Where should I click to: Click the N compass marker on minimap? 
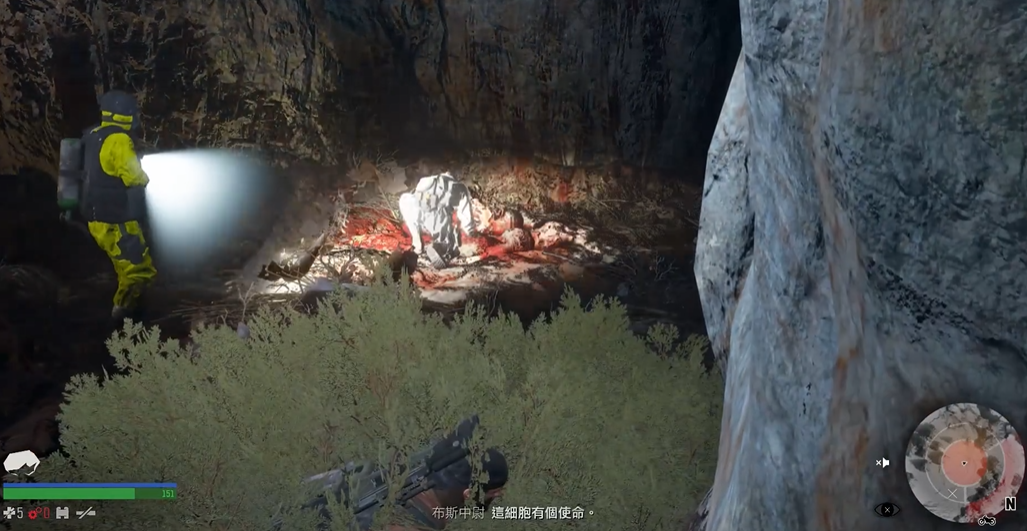pos(1010,504)
